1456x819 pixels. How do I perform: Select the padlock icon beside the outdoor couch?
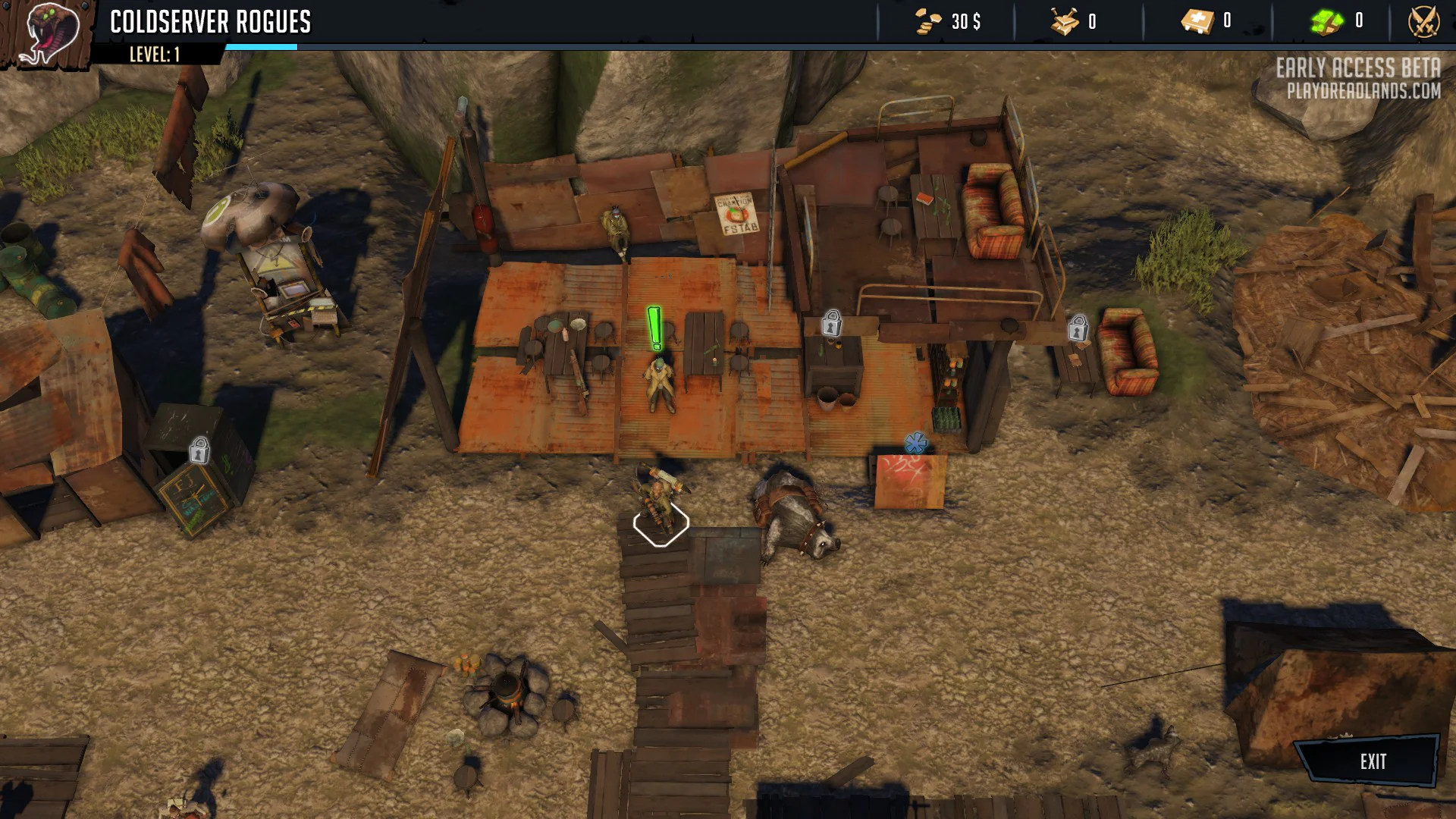[x=1078, y=328]
